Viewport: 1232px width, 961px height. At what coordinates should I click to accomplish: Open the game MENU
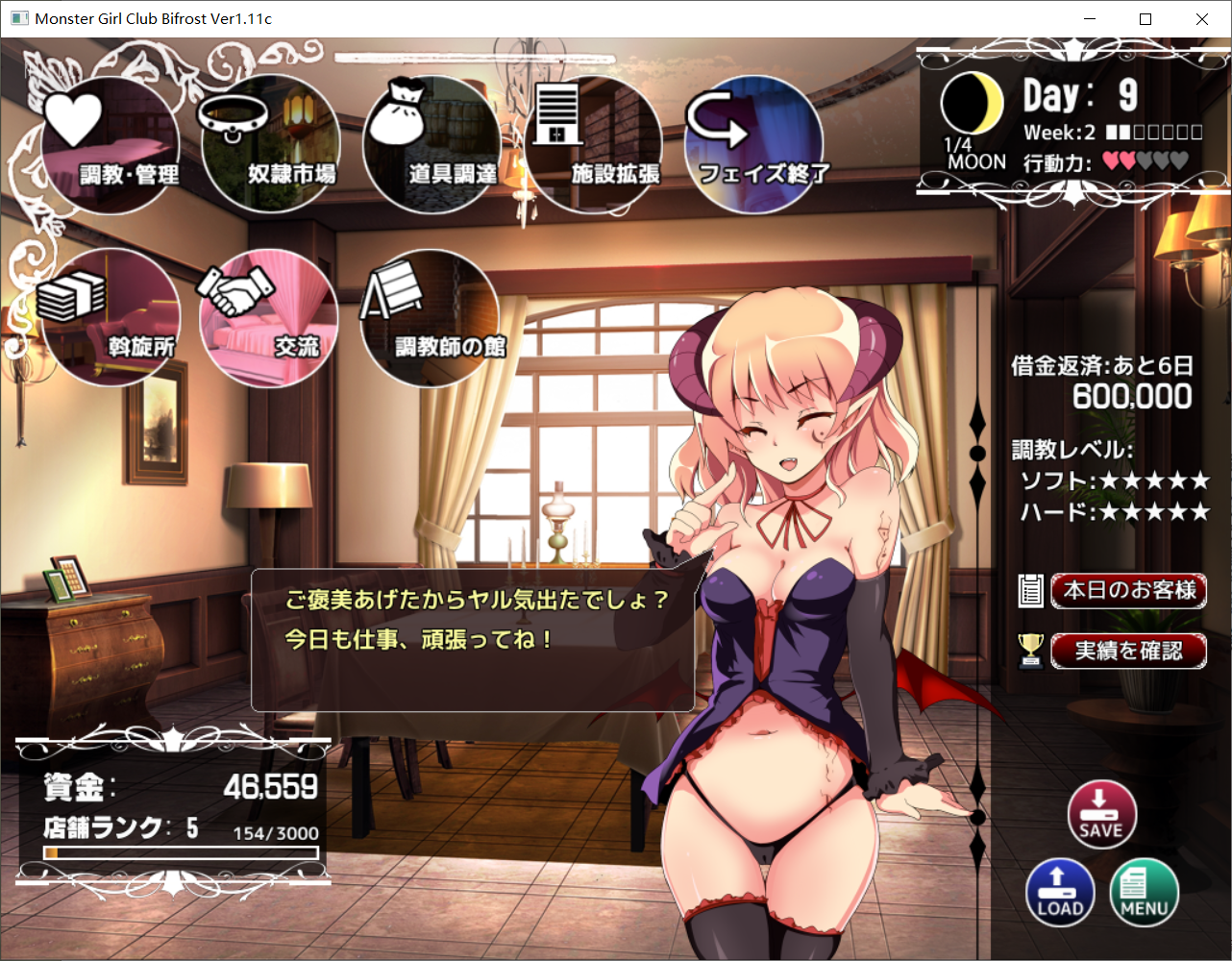(1145, 893)
